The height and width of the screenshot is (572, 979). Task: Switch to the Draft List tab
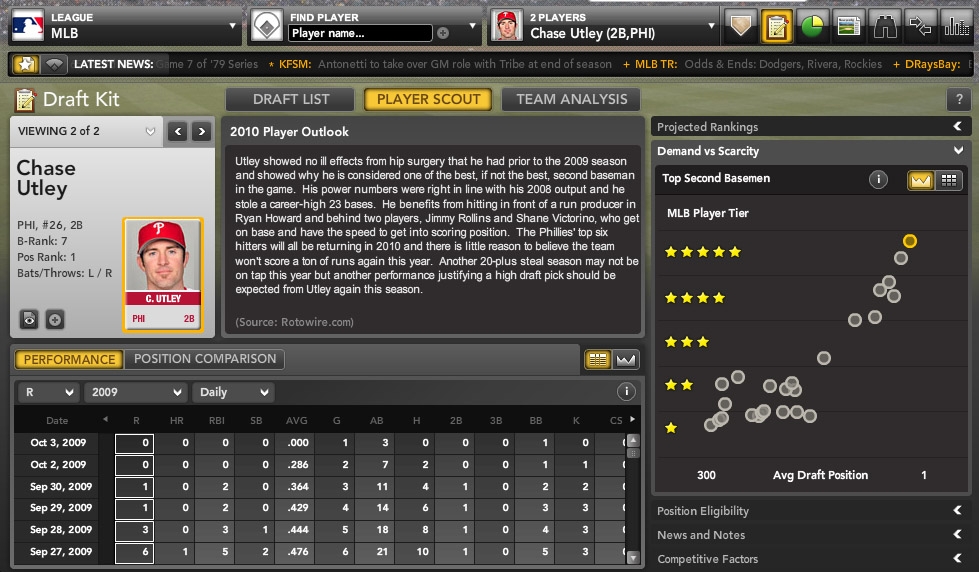pos(290,99)
